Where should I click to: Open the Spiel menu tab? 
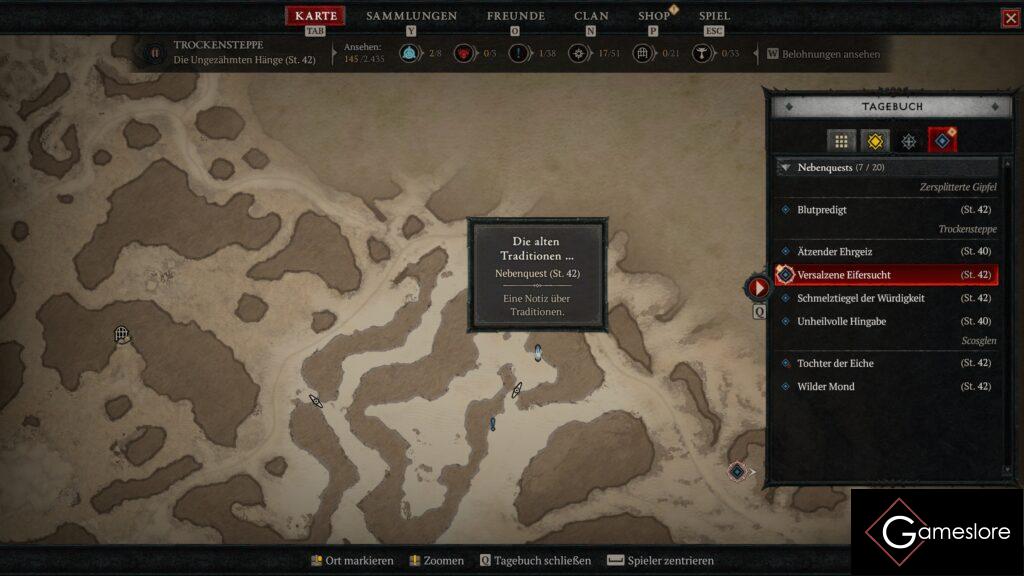pos(714,16)
